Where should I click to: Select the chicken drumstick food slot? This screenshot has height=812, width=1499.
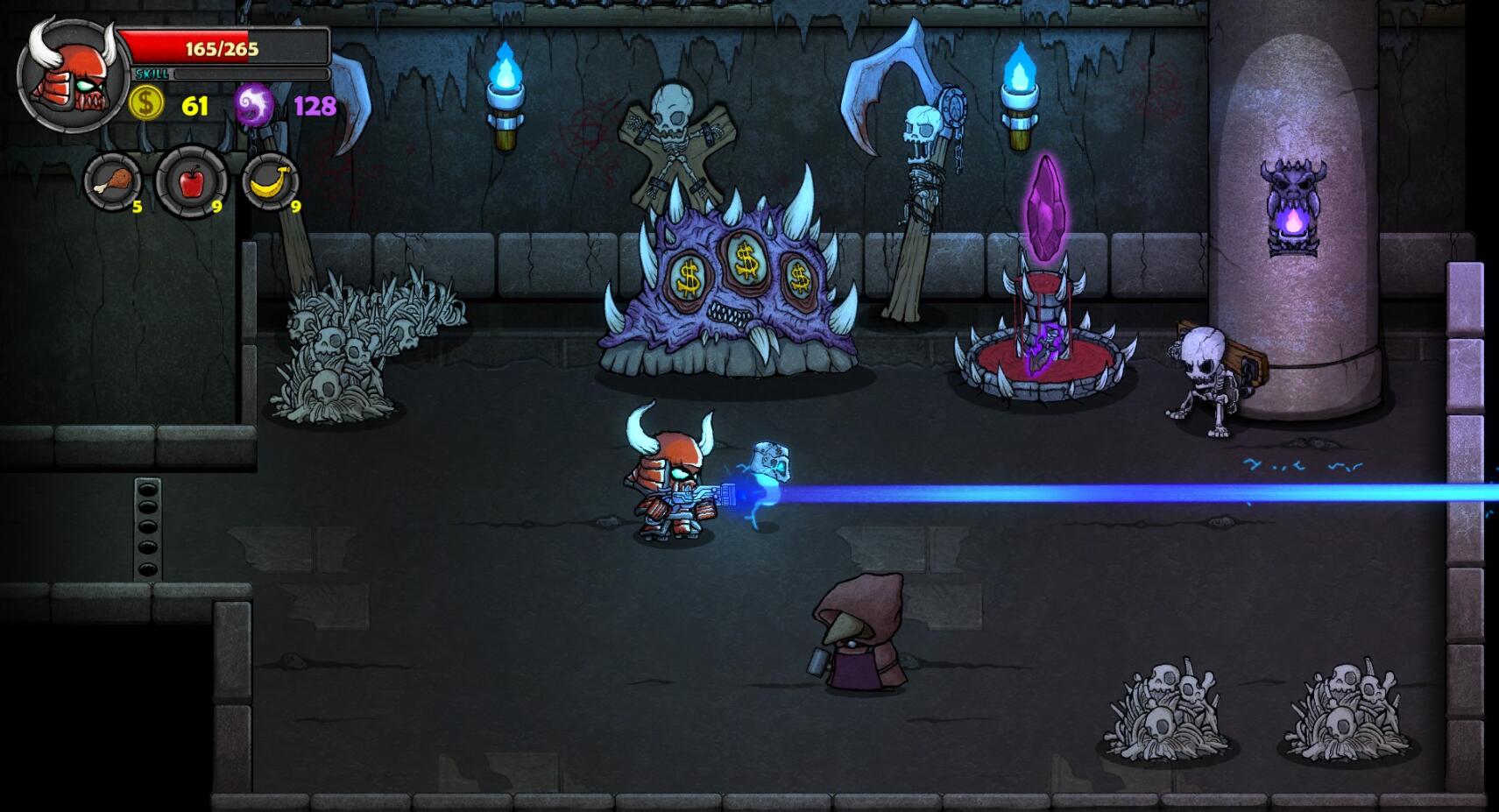pos(113,182)
